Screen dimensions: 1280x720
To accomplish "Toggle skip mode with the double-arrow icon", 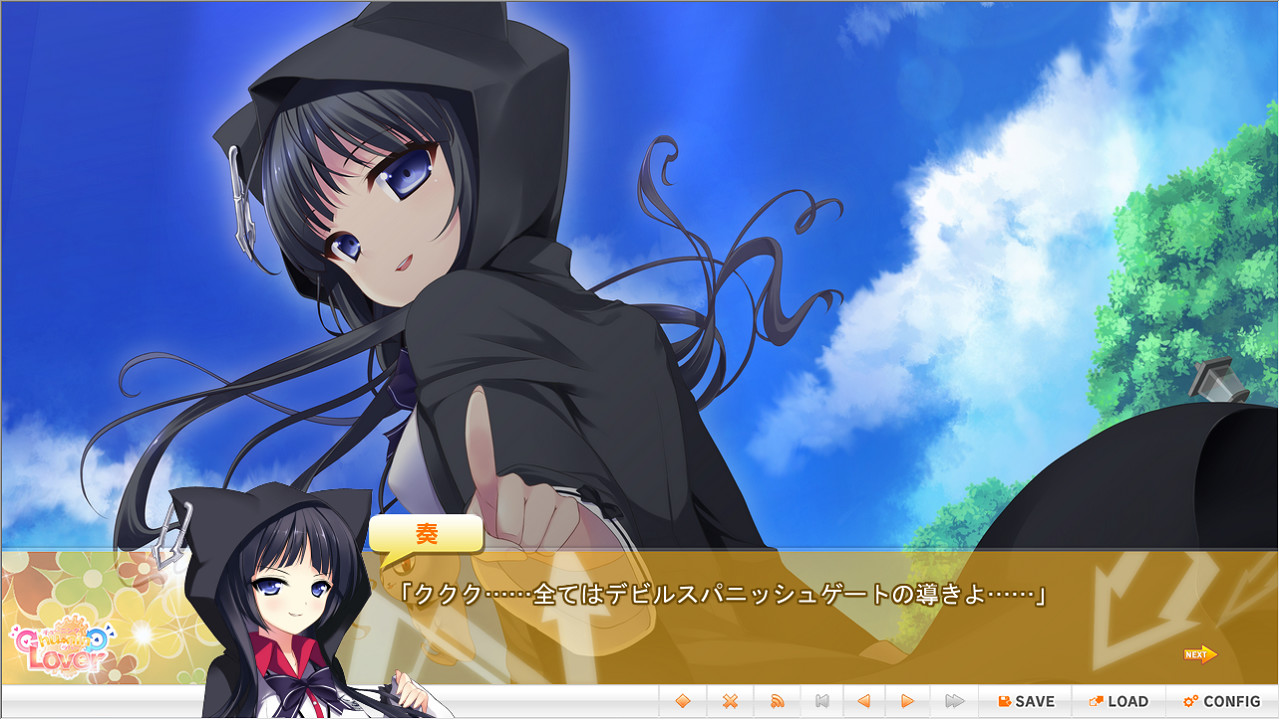I will [x=953, y=701].
